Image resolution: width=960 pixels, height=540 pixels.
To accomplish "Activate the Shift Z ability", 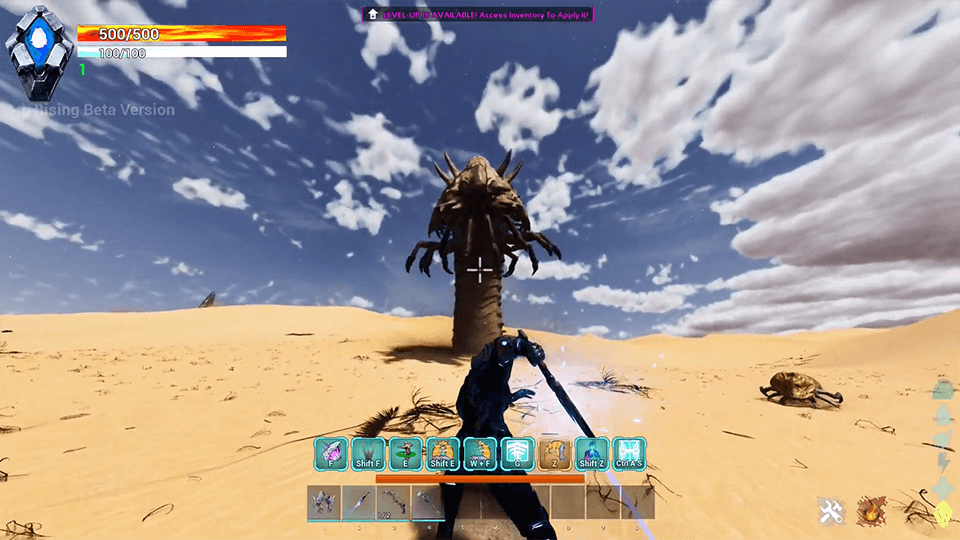I will [591, 454].
